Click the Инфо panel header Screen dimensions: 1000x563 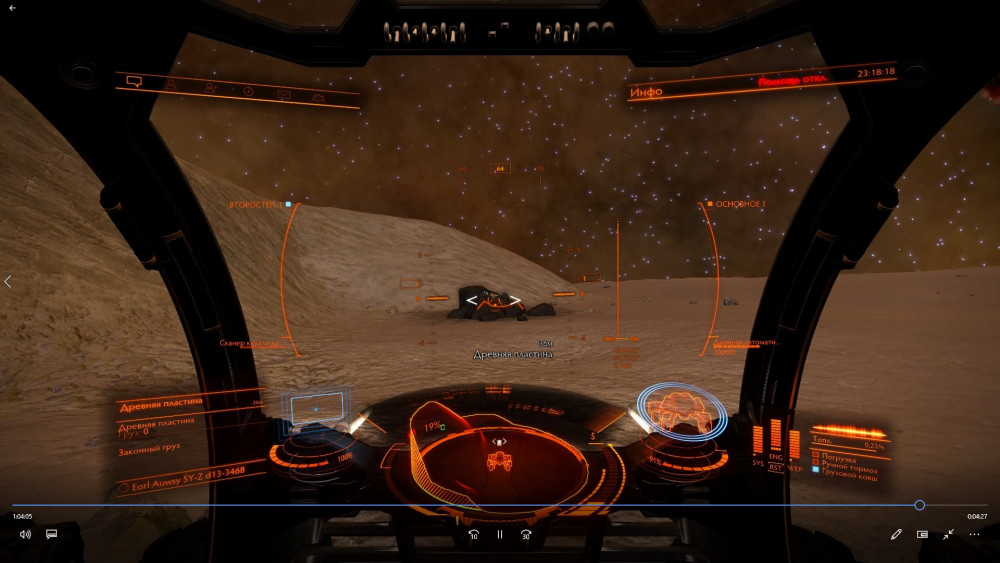click(645, 93)
